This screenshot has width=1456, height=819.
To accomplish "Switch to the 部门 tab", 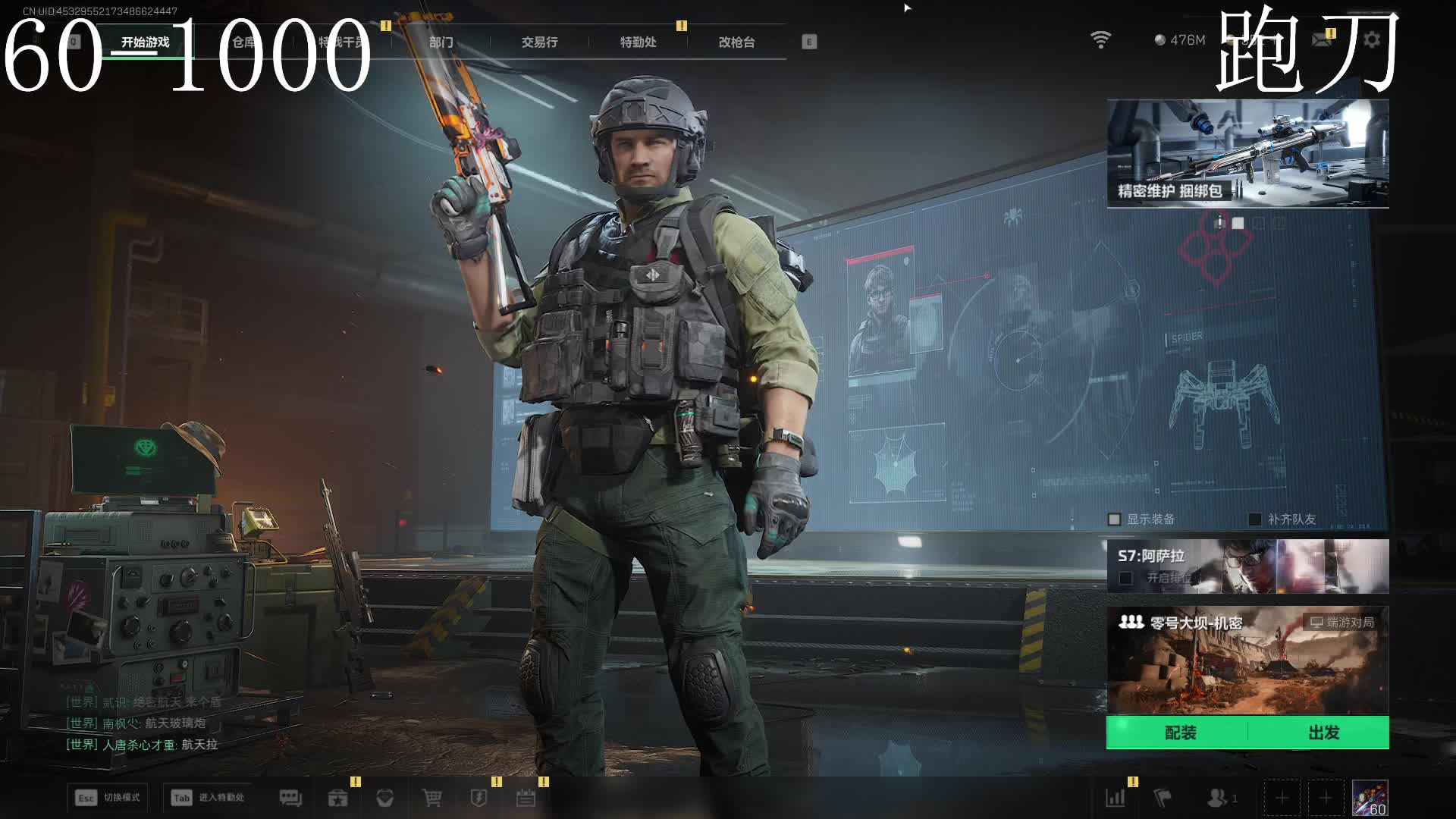I will pos(441,42).
